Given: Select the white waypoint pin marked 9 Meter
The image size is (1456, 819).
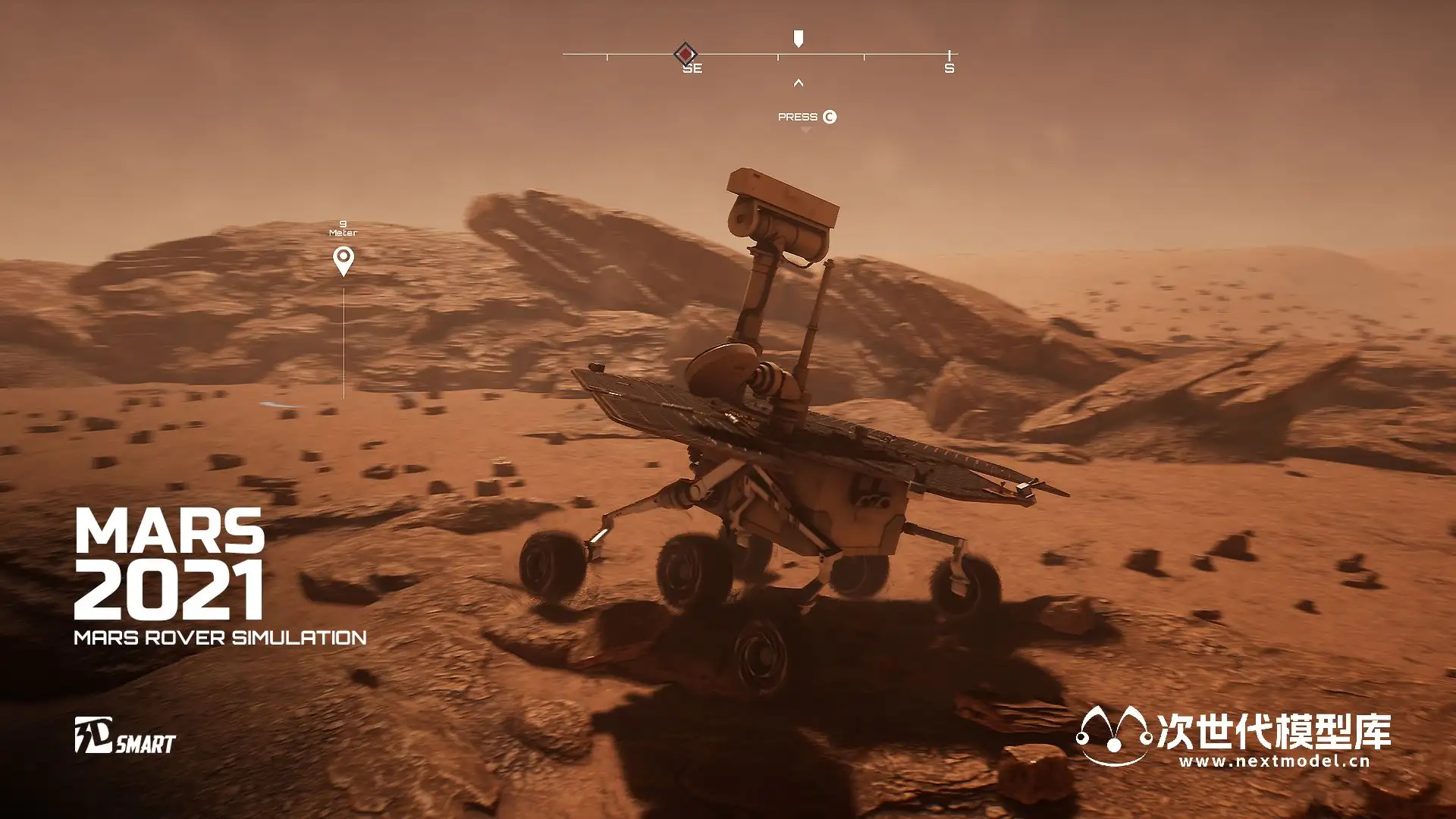Looking at the screenshot, I should (344, 261).
